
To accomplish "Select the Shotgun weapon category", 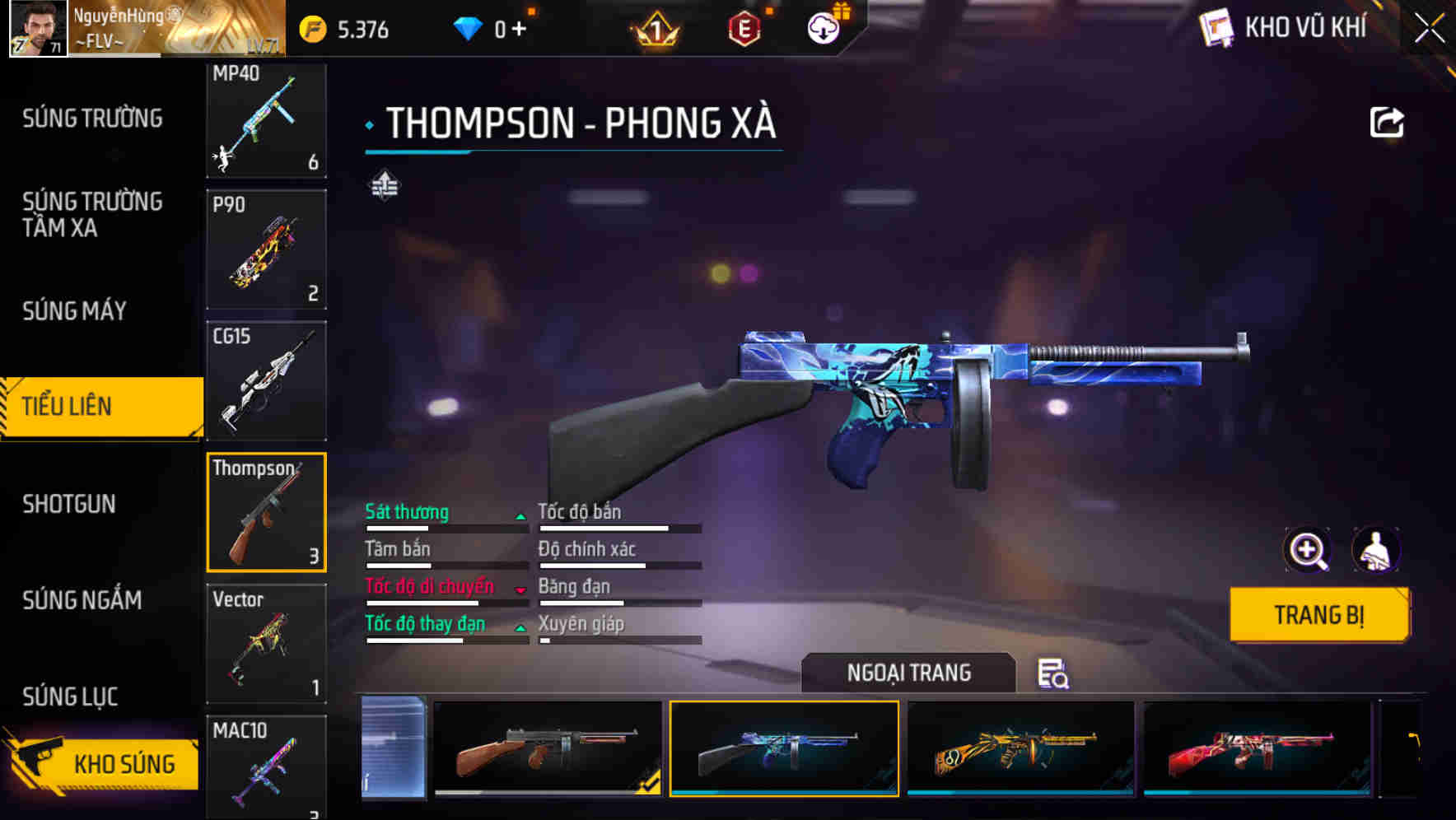I will point(70,504).
